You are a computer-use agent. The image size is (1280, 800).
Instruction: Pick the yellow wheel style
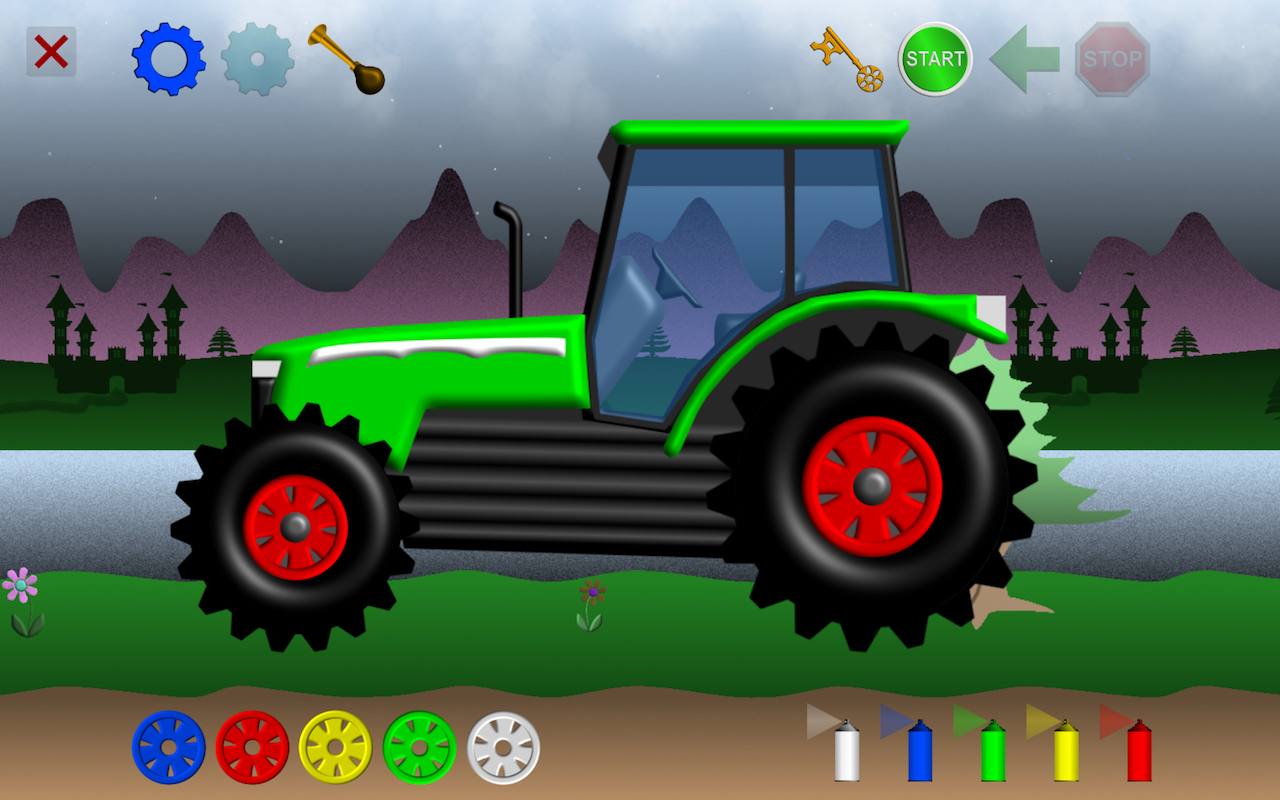click(x=334, y=747)
